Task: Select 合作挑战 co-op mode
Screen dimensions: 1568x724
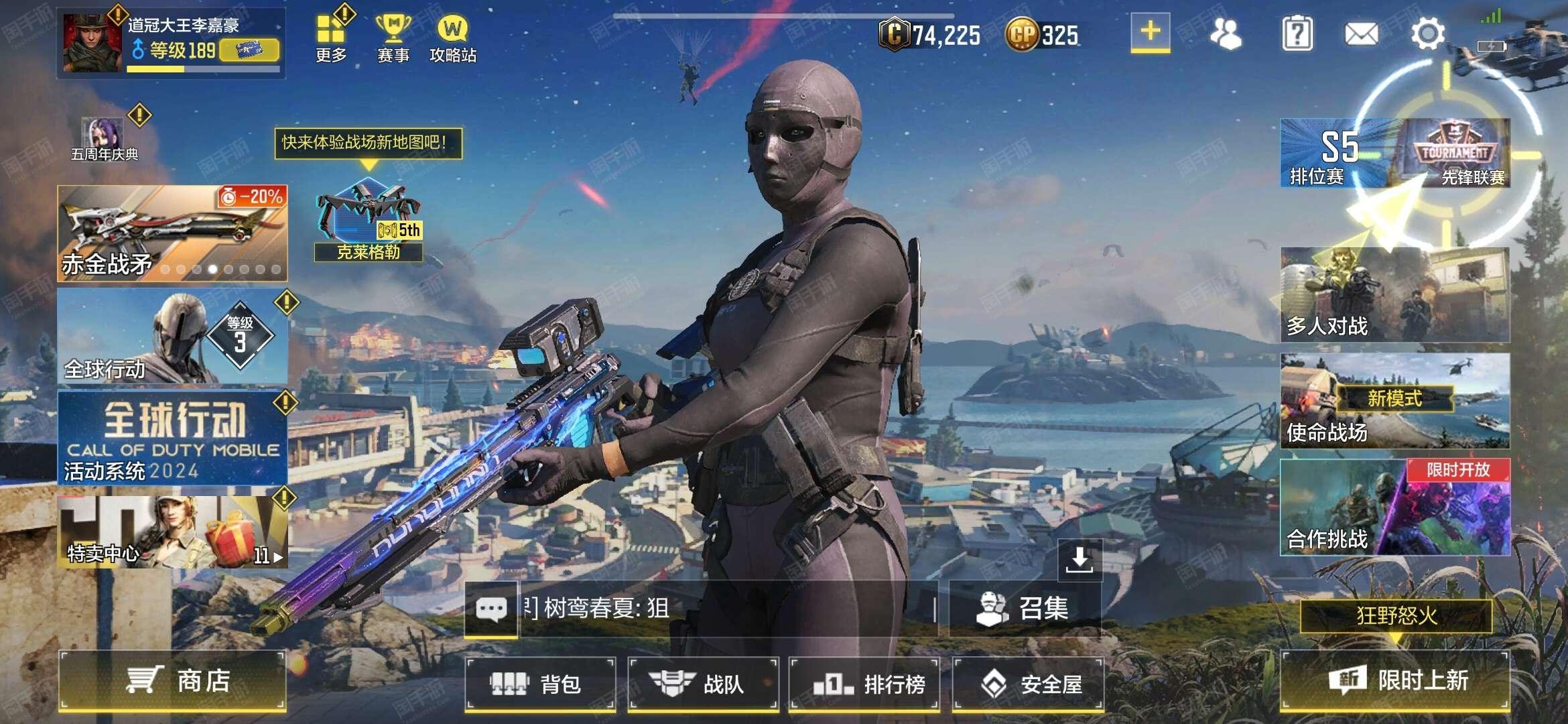Action: pos(1394,507)
